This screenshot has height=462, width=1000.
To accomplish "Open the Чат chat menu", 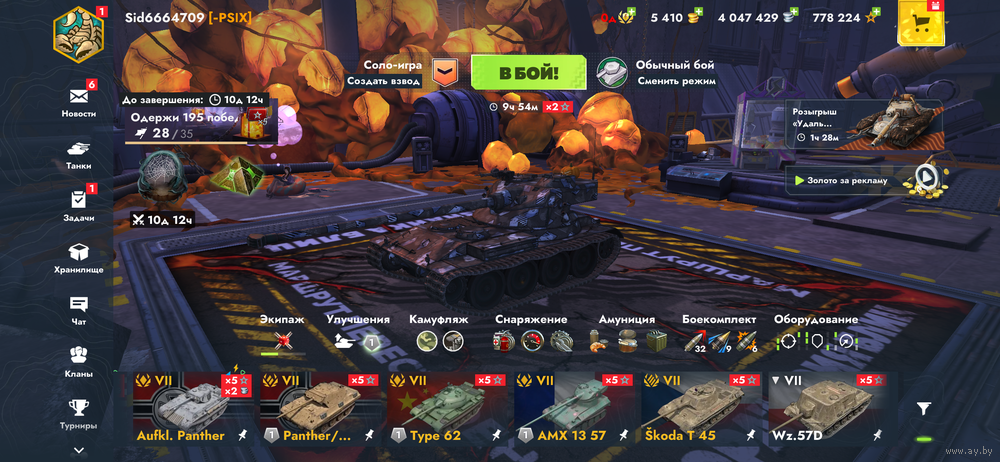I will (79, 310).
